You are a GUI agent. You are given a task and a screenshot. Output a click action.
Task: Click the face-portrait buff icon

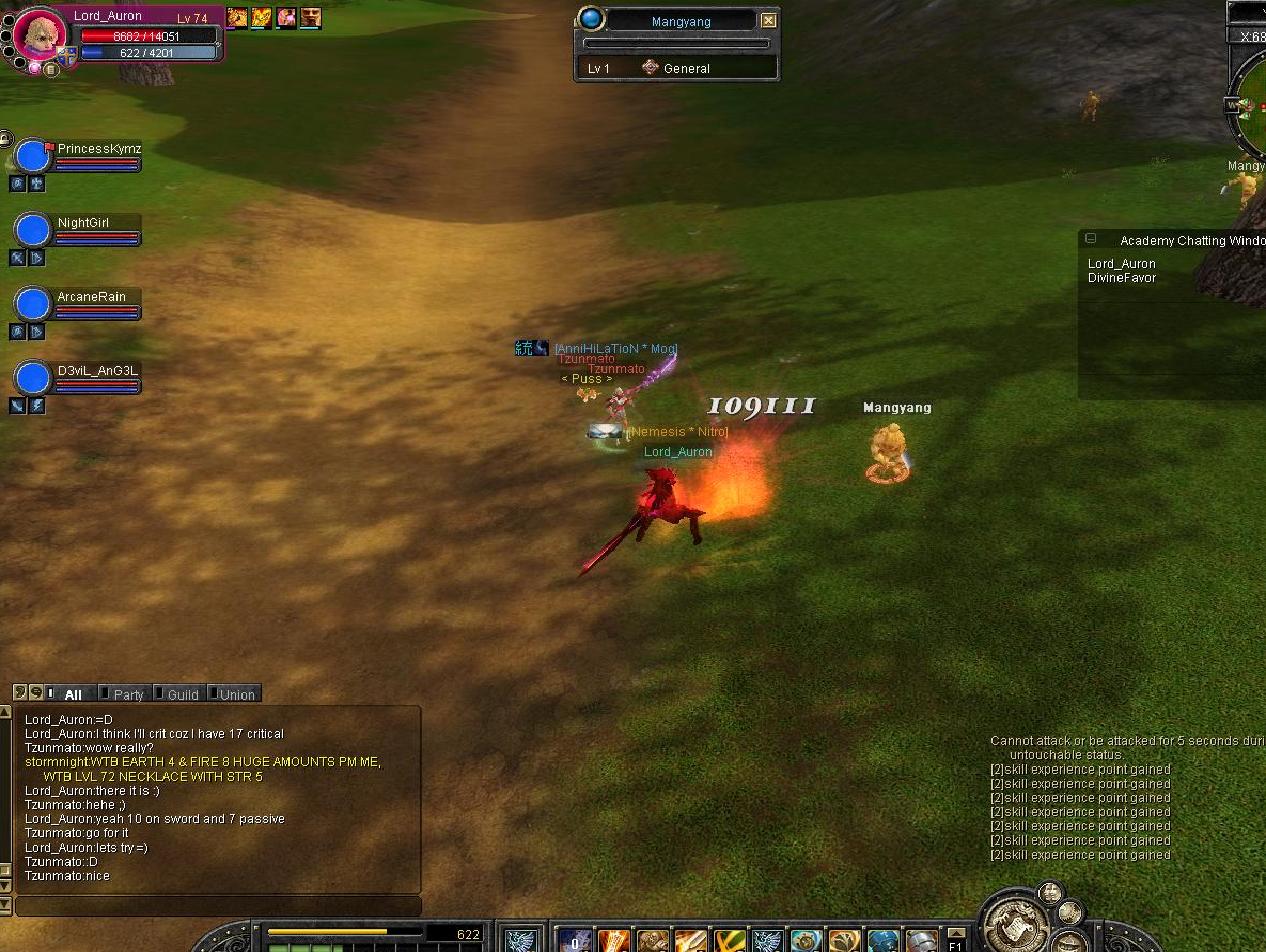coord(310,17)
